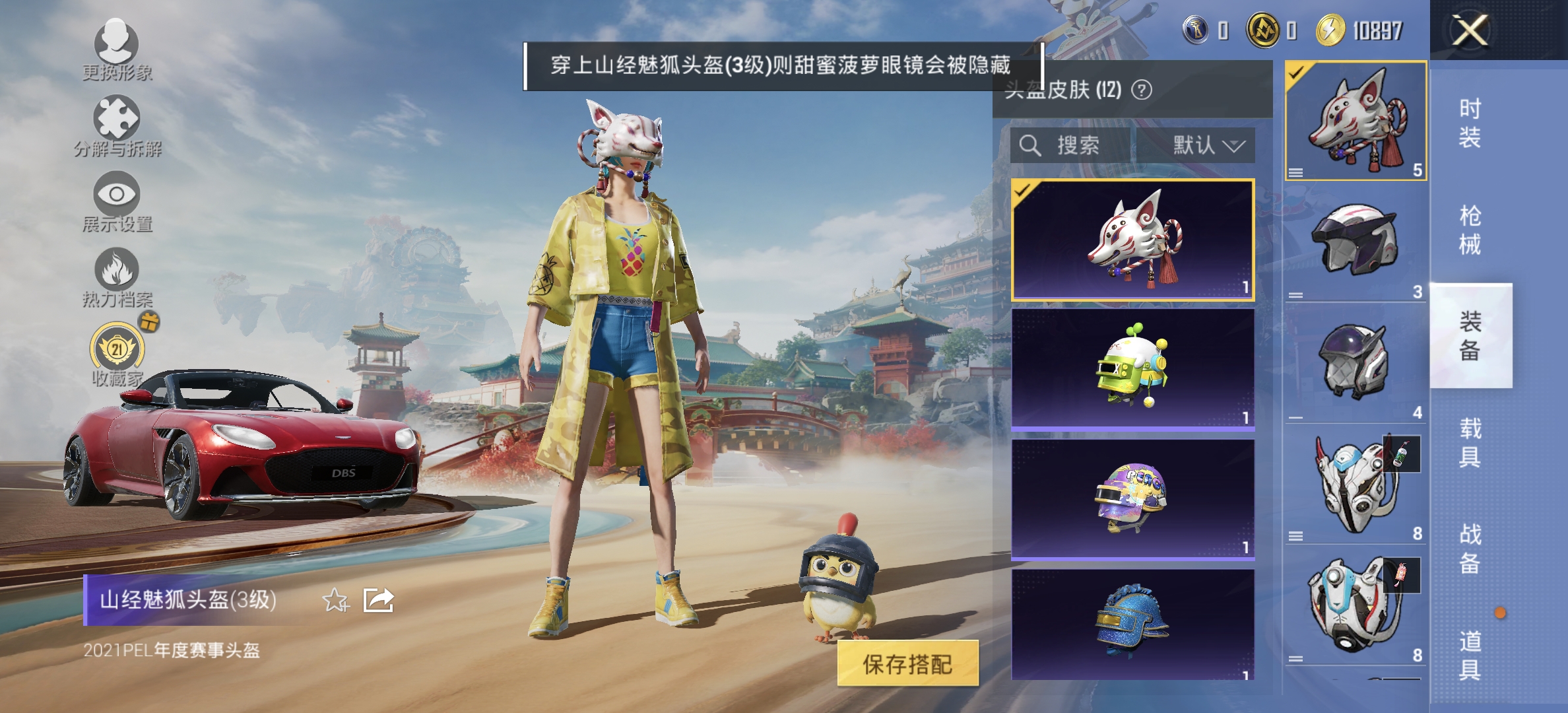This screenshot has height=713, width=1568.
Task: Open the 分解与拆解 dismantle feature
Action: coord(117,121)
